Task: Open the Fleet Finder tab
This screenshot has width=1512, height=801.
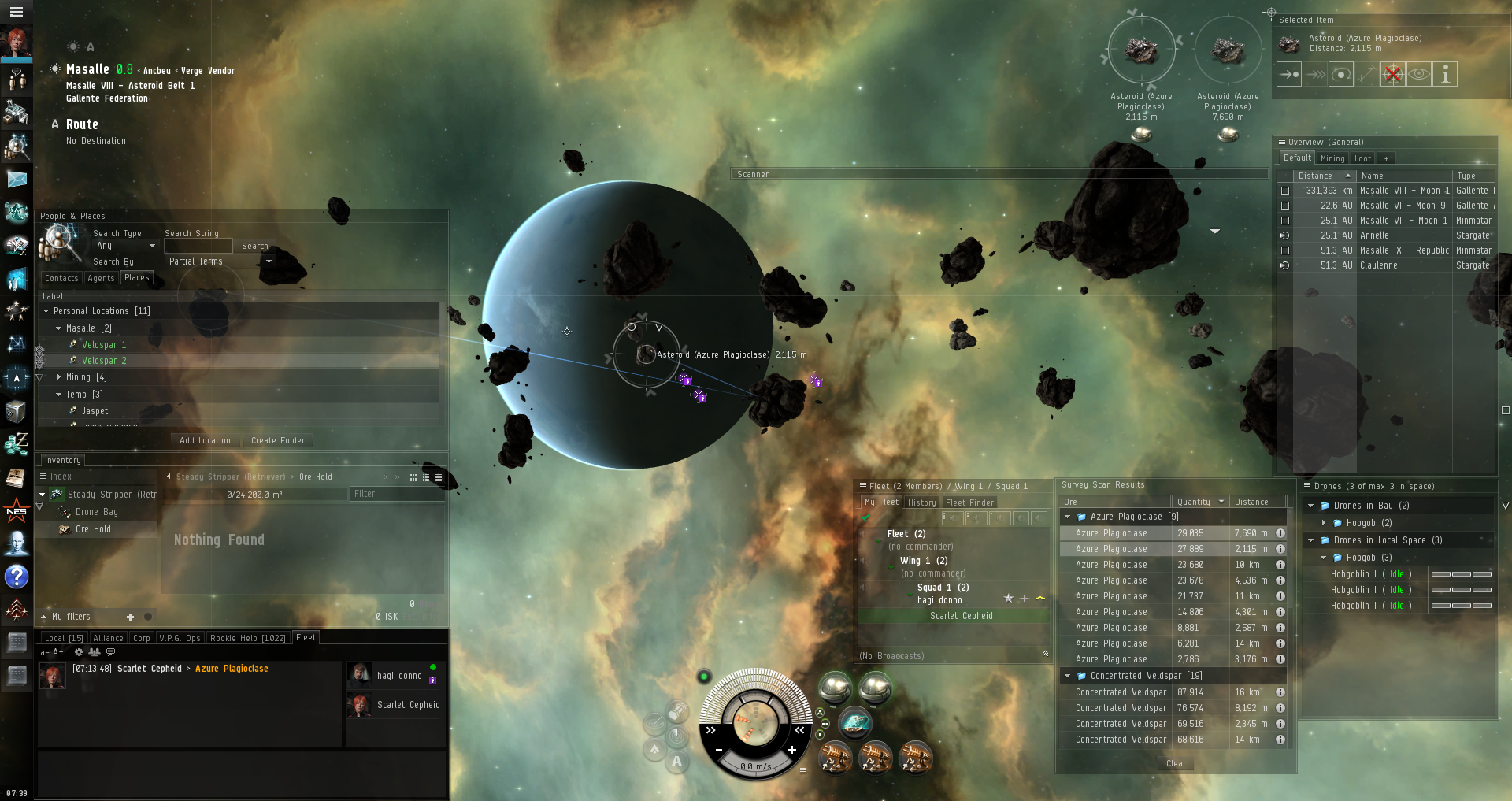Action: (969, 502)
